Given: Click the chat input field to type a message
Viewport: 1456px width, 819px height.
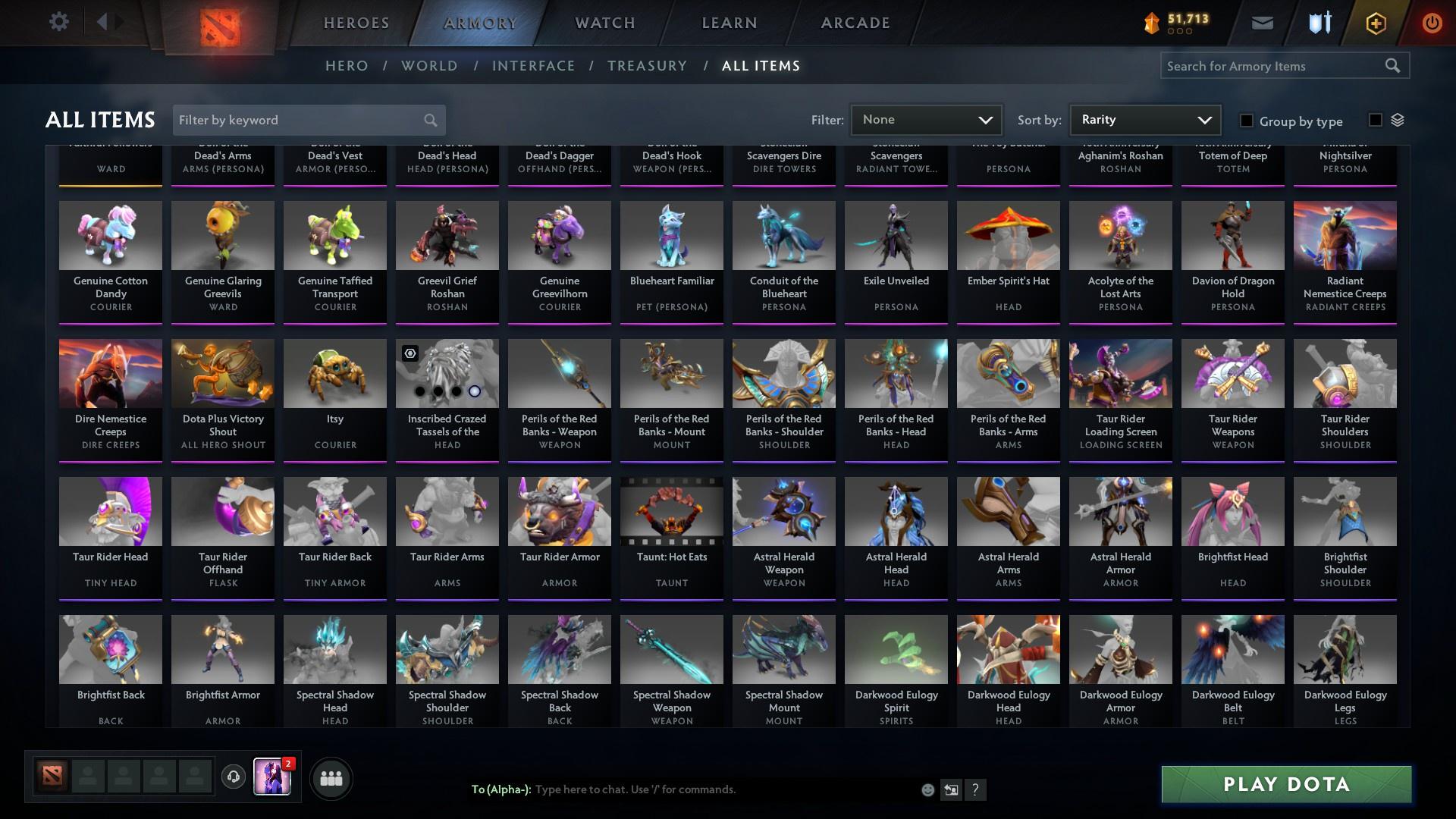Looking at the screenshot, I should pyautogui.click(x=682, y=789).
